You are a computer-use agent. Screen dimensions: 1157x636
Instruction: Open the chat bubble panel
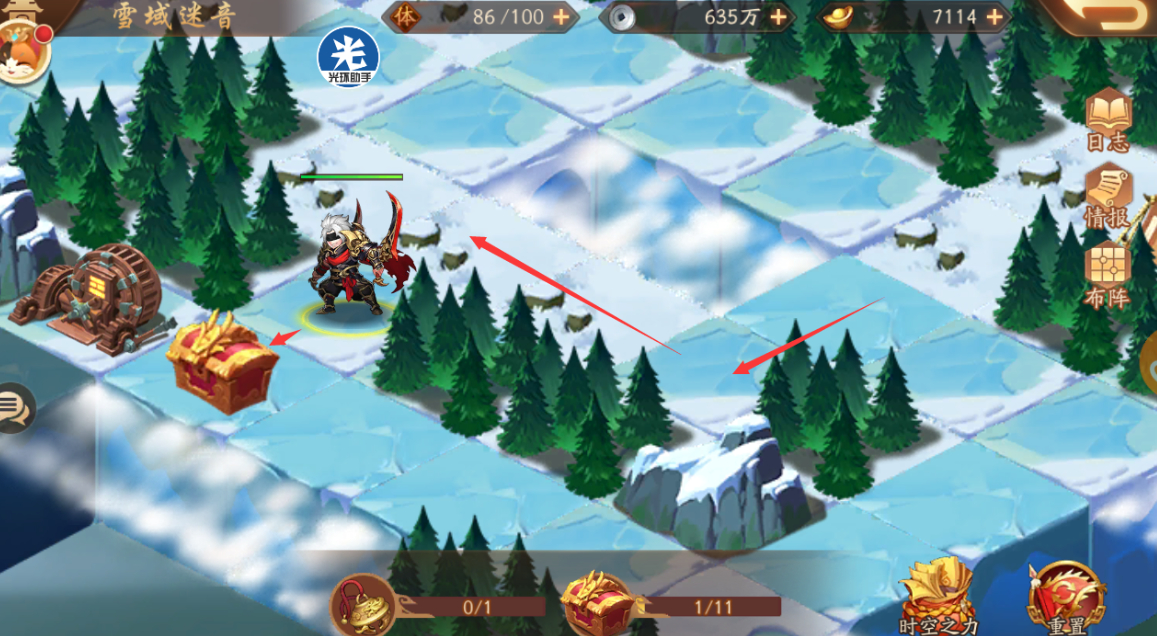pos(14,408)
